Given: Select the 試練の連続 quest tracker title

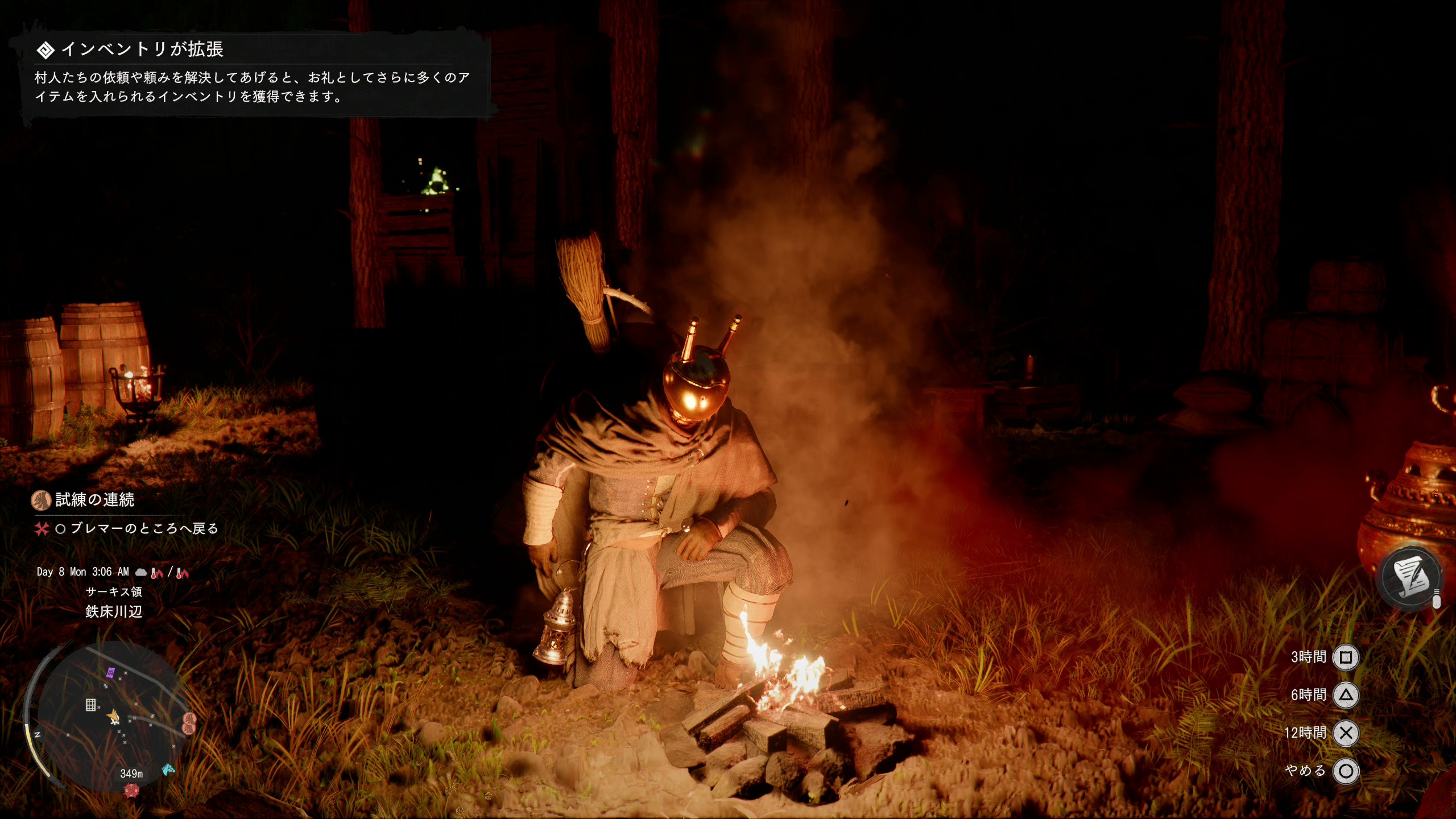Looking at the screenshot, I should [94, 500].
